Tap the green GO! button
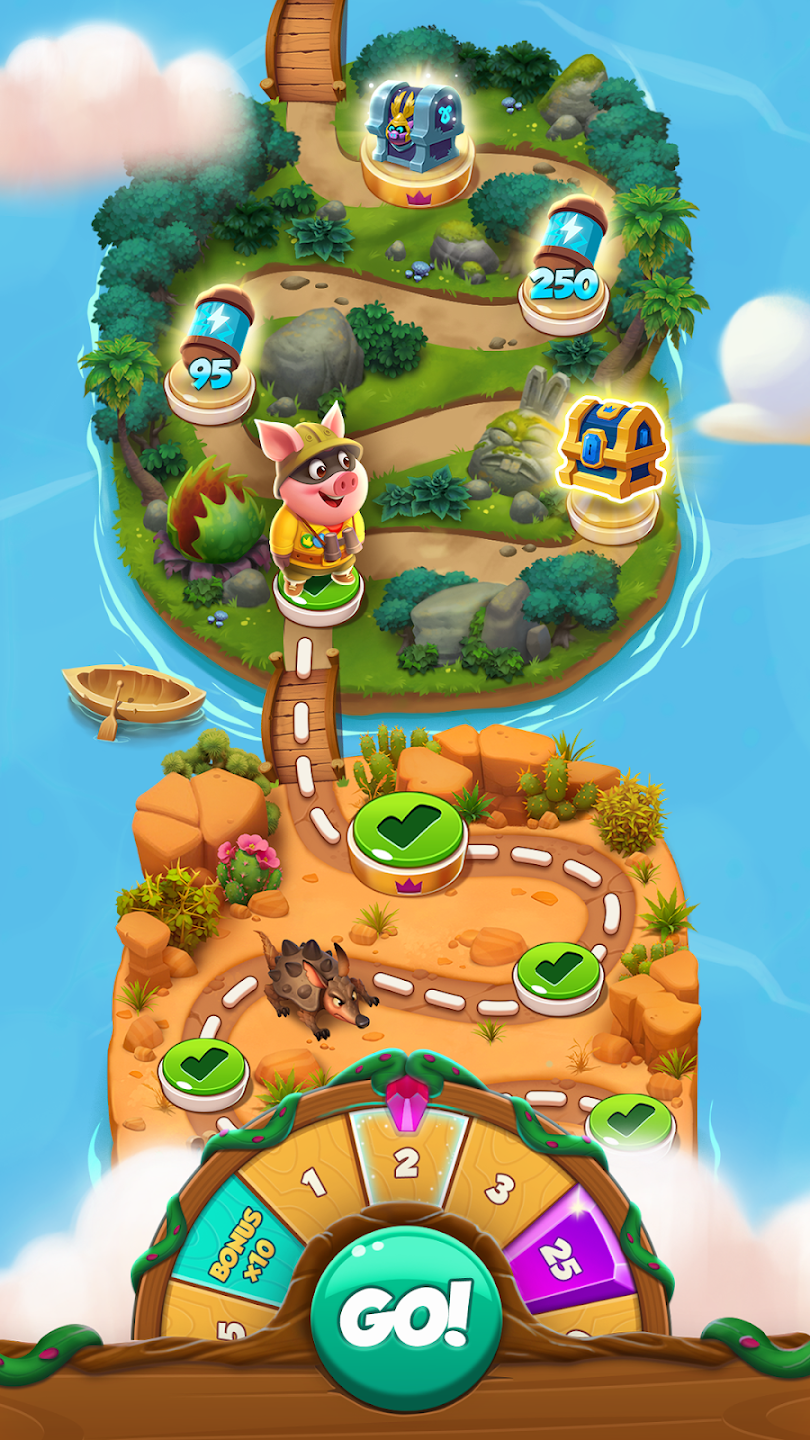 coord(404,1317)
